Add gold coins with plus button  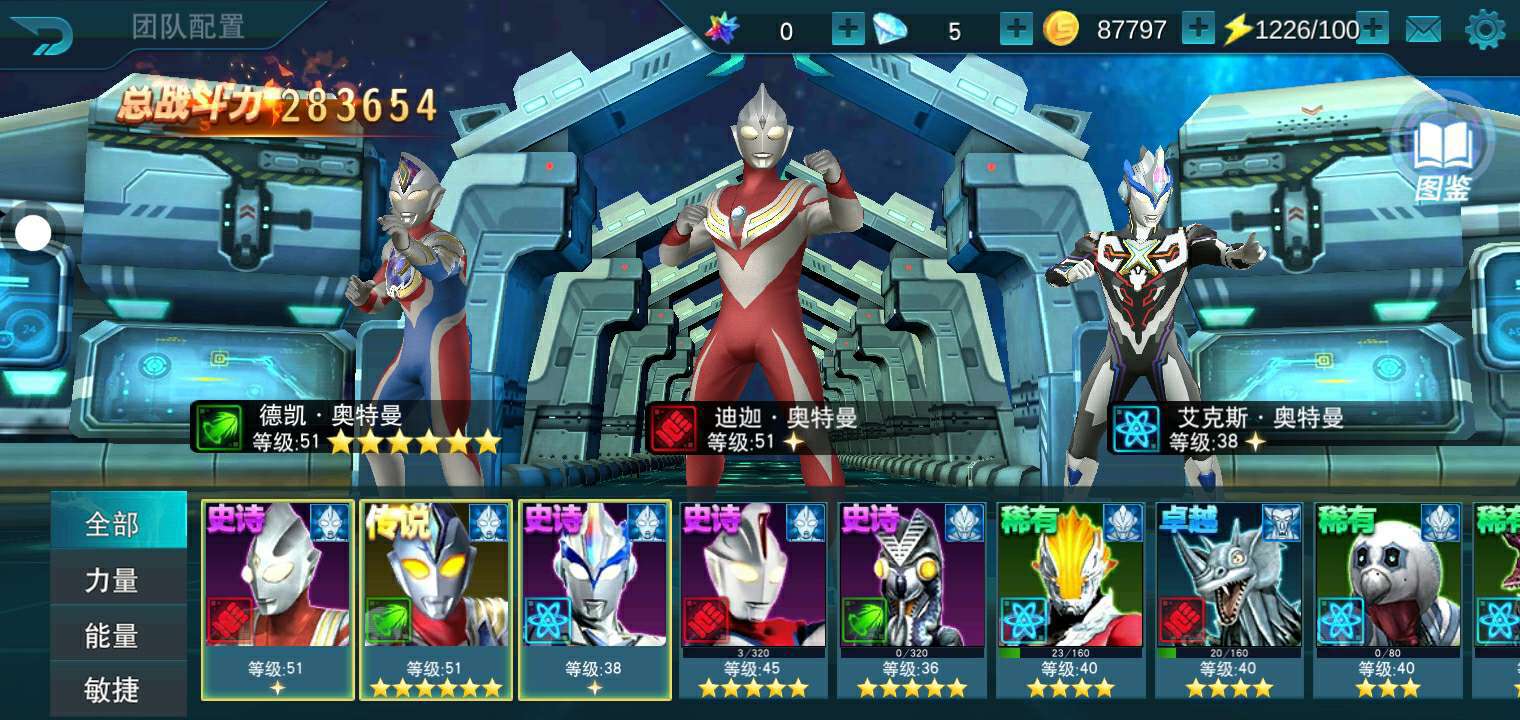(x=1198, y=30)
